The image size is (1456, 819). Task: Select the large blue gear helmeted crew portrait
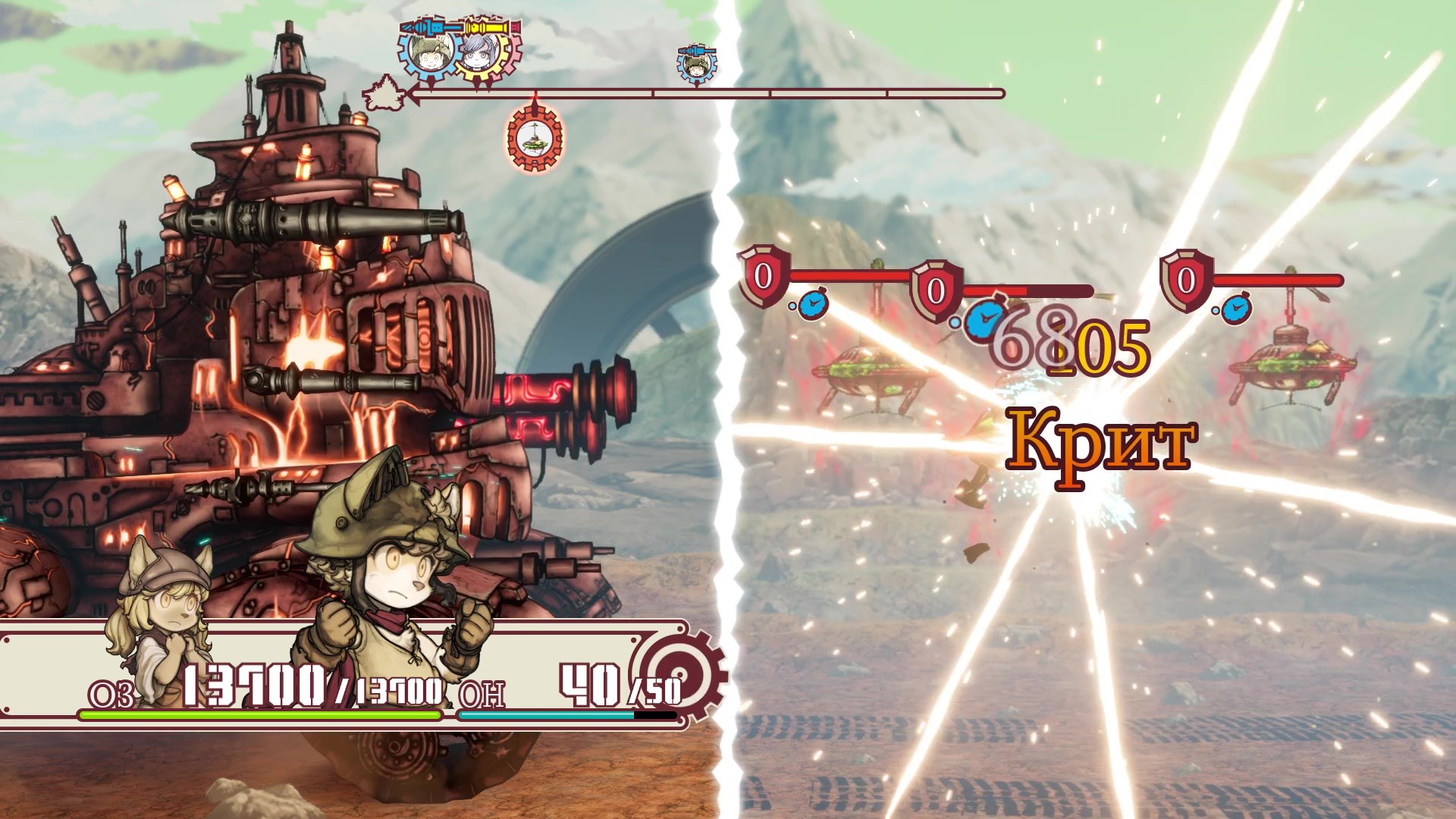coord(427,51)
